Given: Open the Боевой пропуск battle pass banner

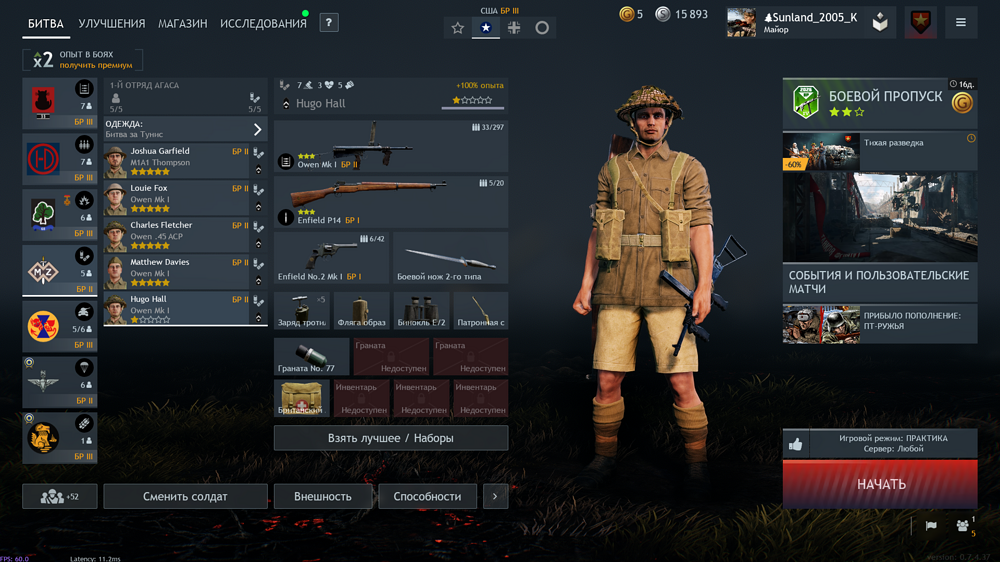Looking at the screenshot, I should [879, 104].
